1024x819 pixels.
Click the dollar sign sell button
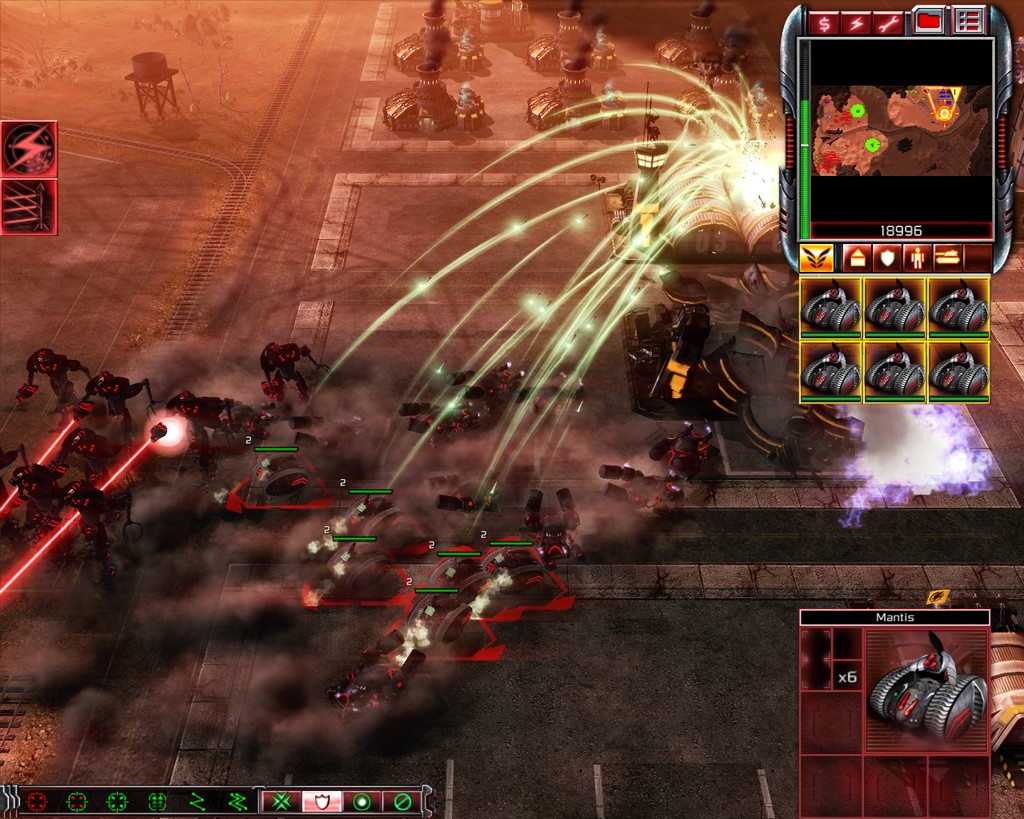(x=824, y=21)
